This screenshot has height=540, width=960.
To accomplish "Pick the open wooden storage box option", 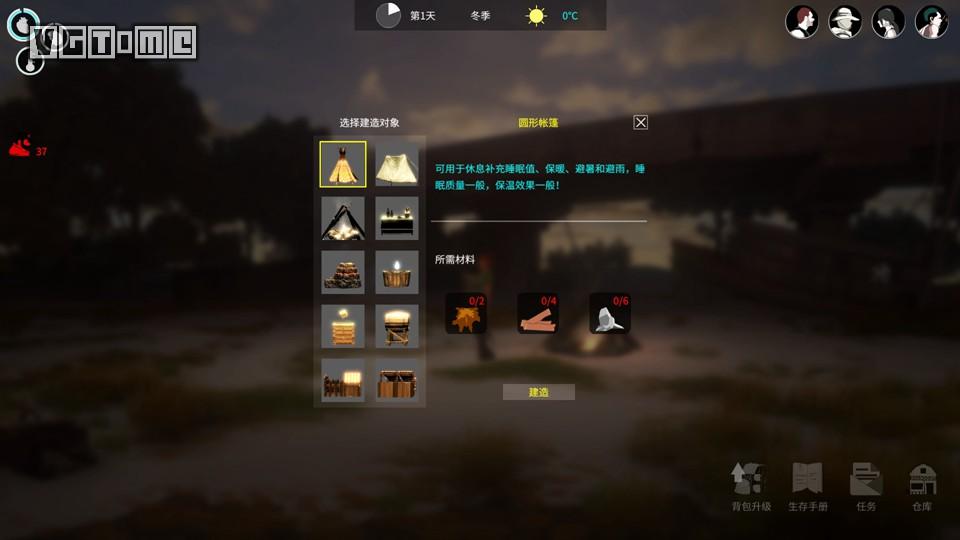I will [397, 380].
